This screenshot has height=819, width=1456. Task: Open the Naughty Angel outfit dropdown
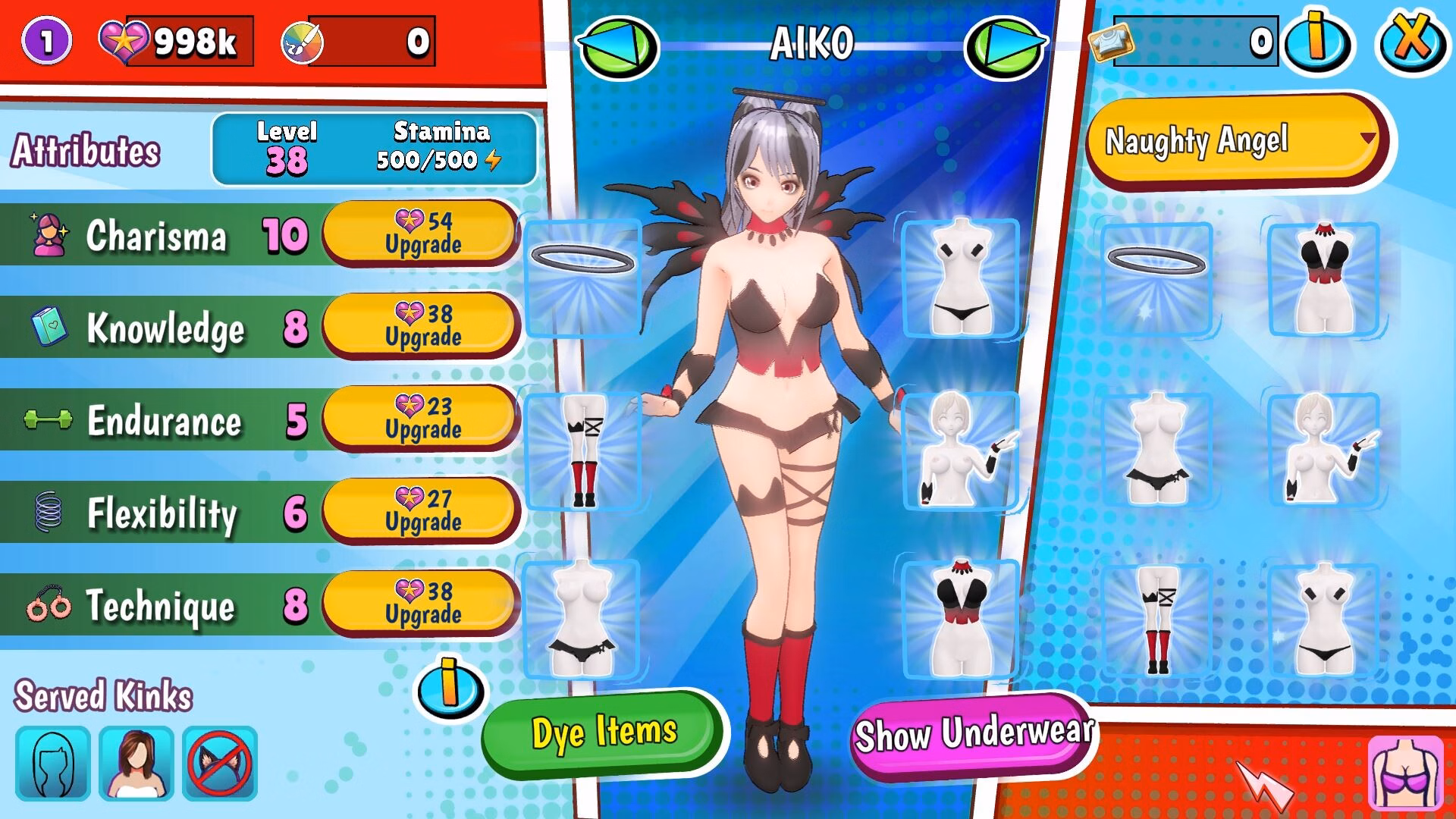pyautogui.click(x=1236, y=141)
